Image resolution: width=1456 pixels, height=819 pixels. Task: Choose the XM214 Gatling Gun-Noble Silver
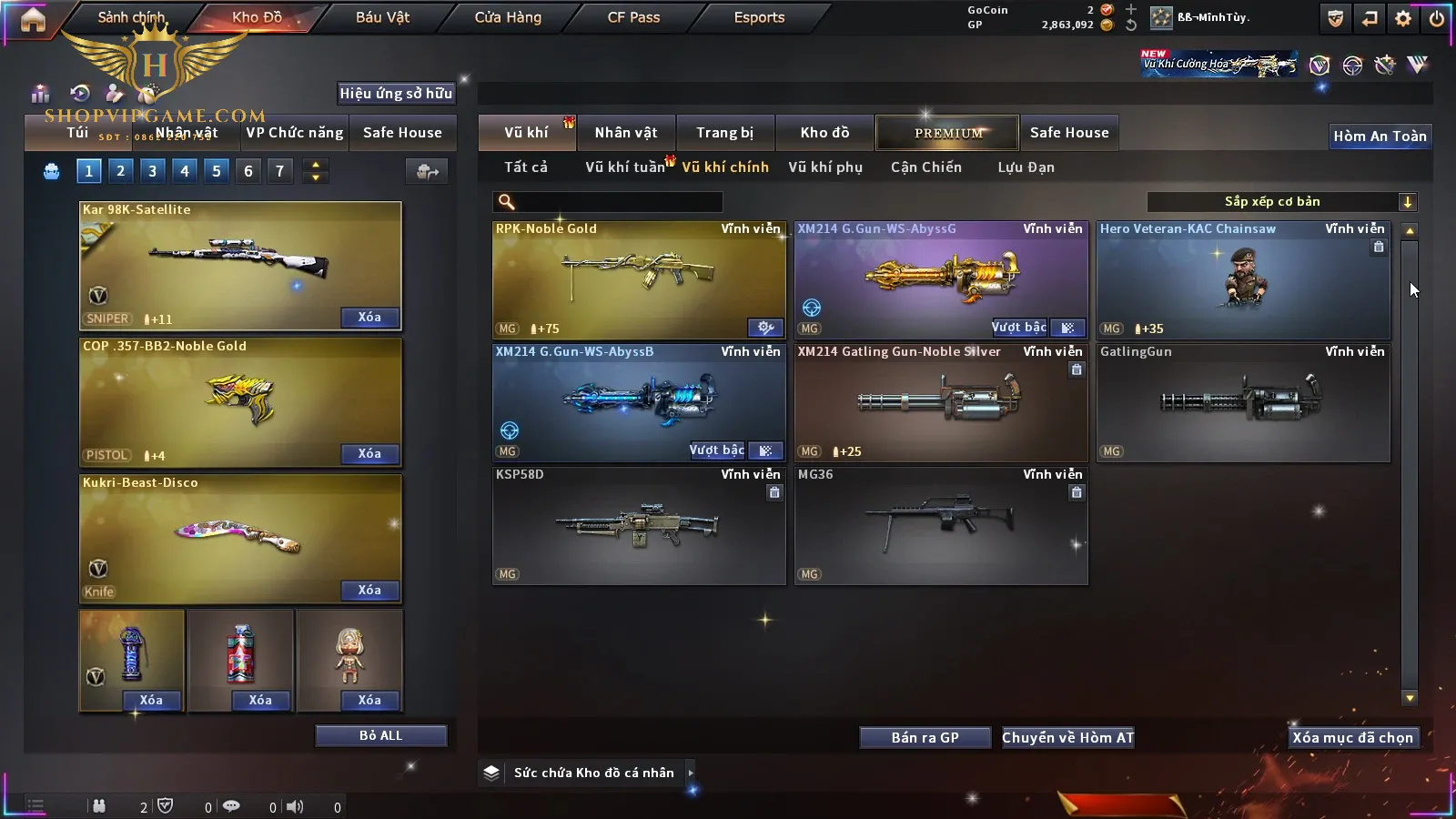(940, 402)
